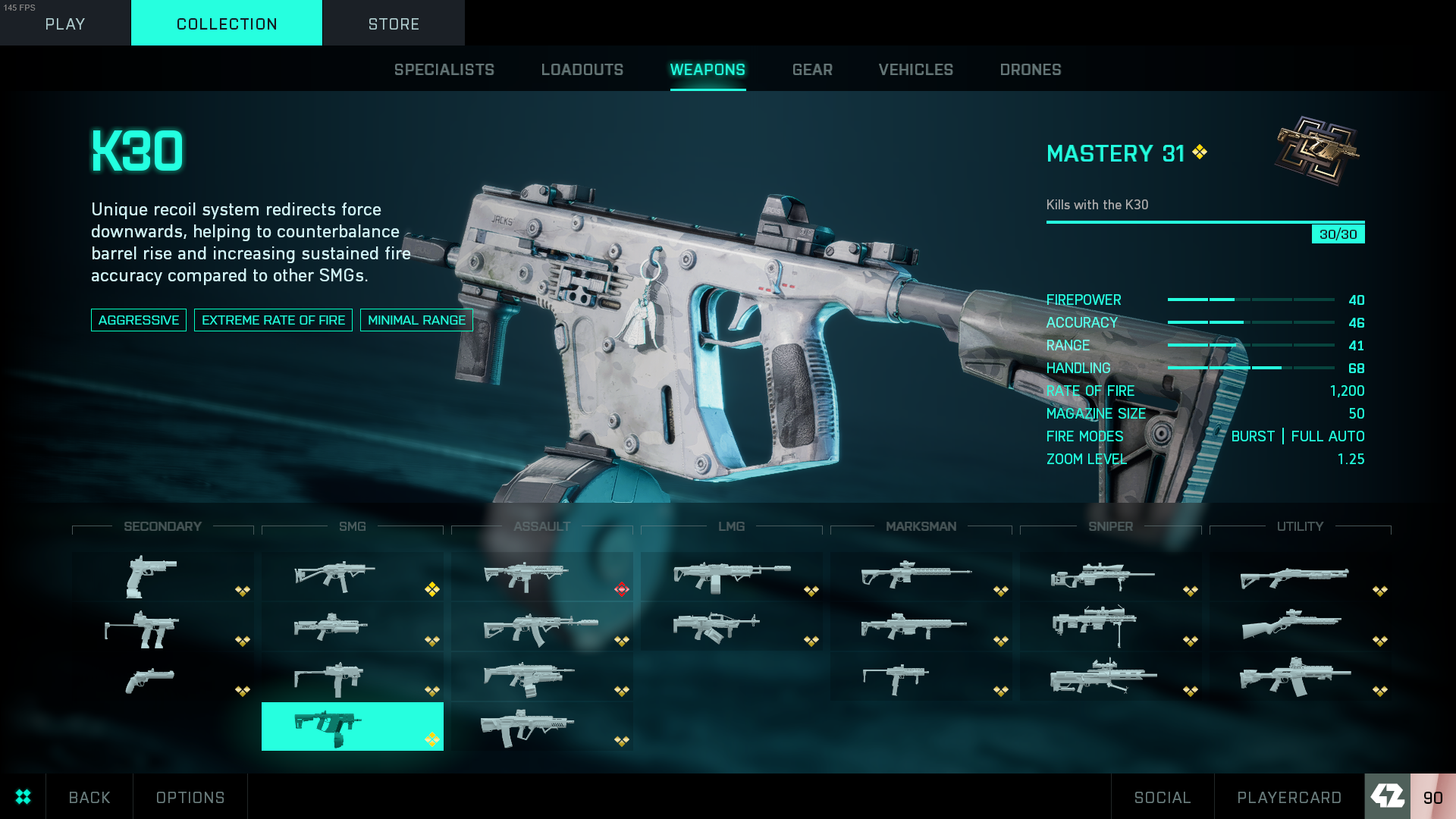Open the Drones section
The height and width of the screenshot is (819, 1456).
coord(1031,70)
